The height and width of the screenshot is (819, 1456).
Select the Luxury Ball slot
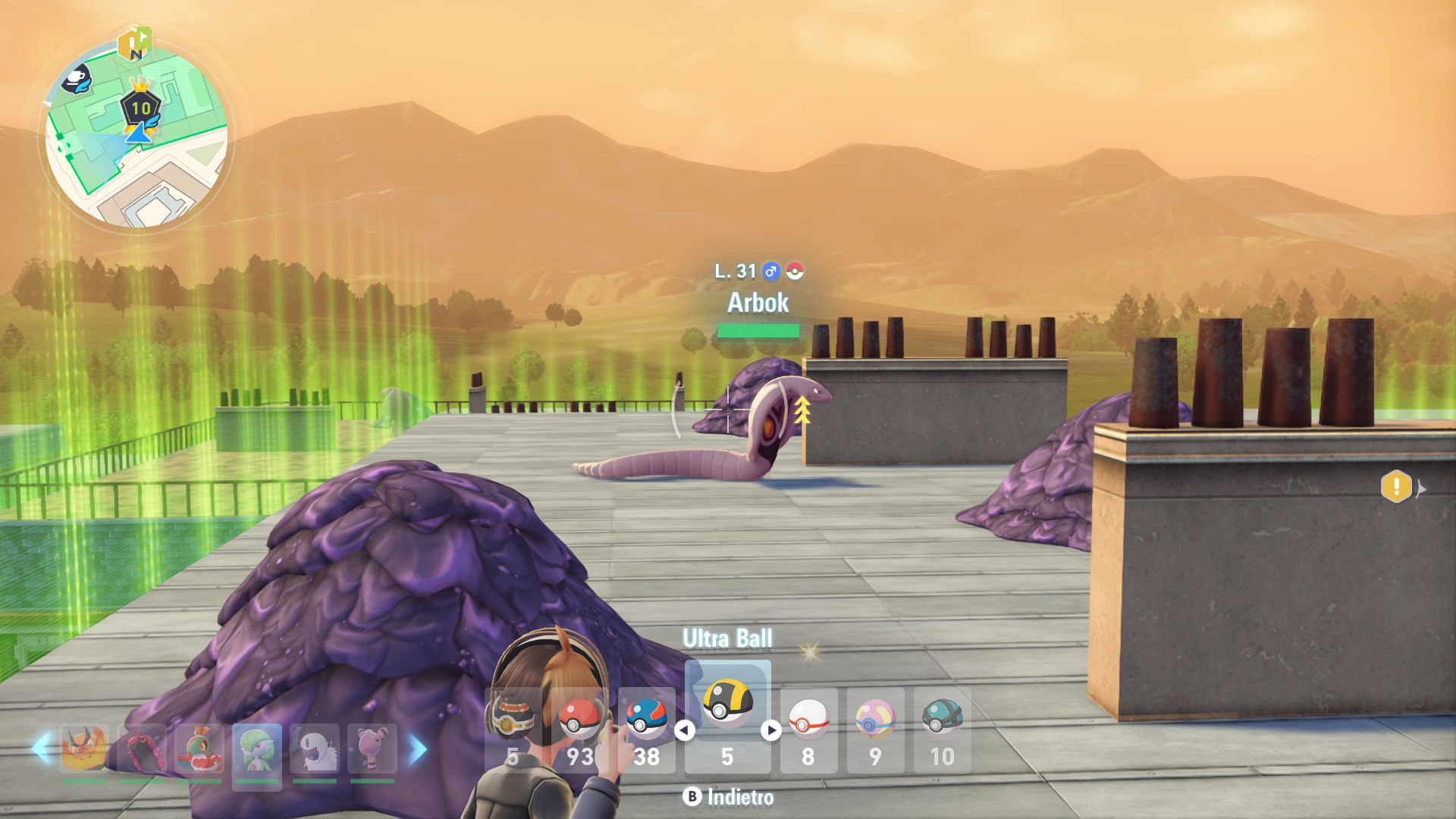(513, 728)
